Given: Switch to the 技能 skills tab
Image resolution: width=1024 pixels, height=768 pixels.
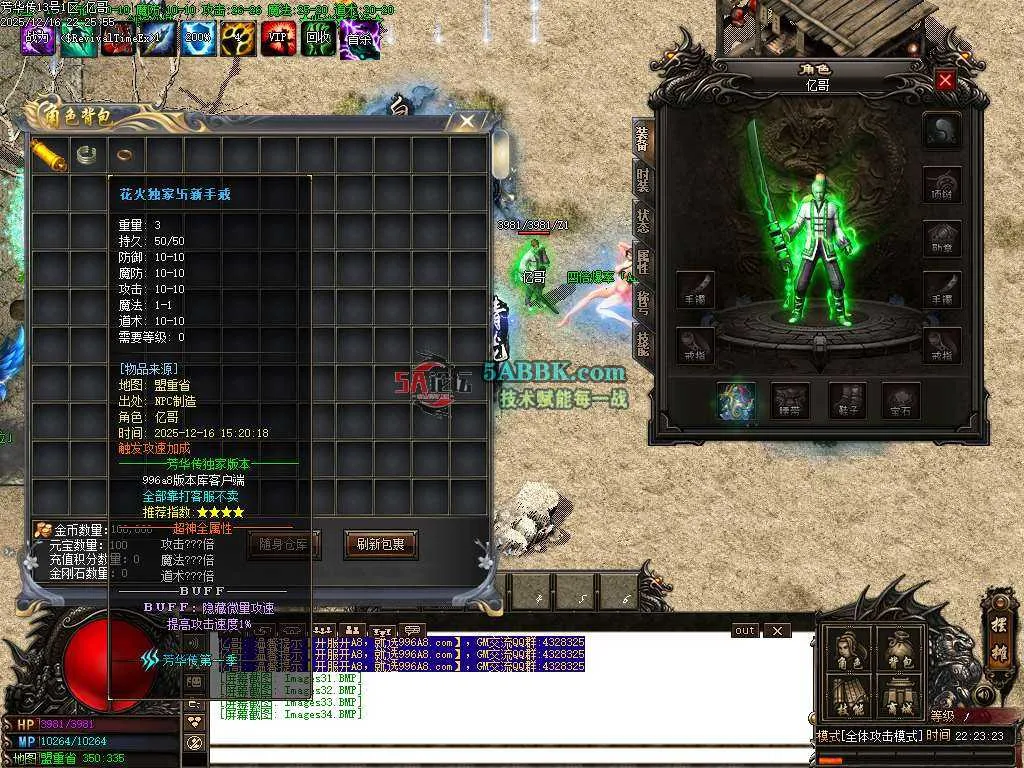Looking at the screenshot, I should [643, 343].
